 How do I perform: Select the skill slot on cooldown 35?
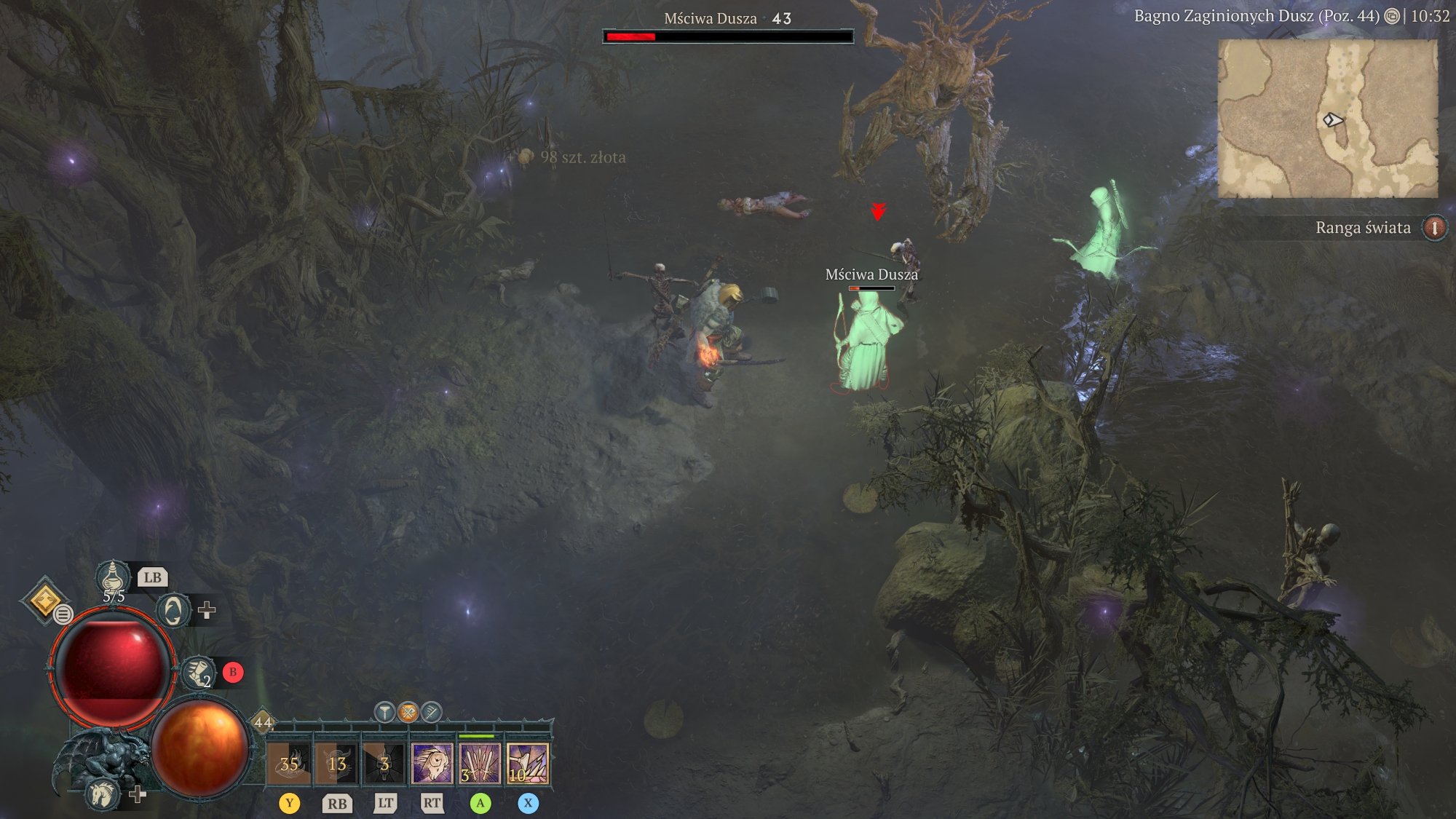(x=289, y=764)
